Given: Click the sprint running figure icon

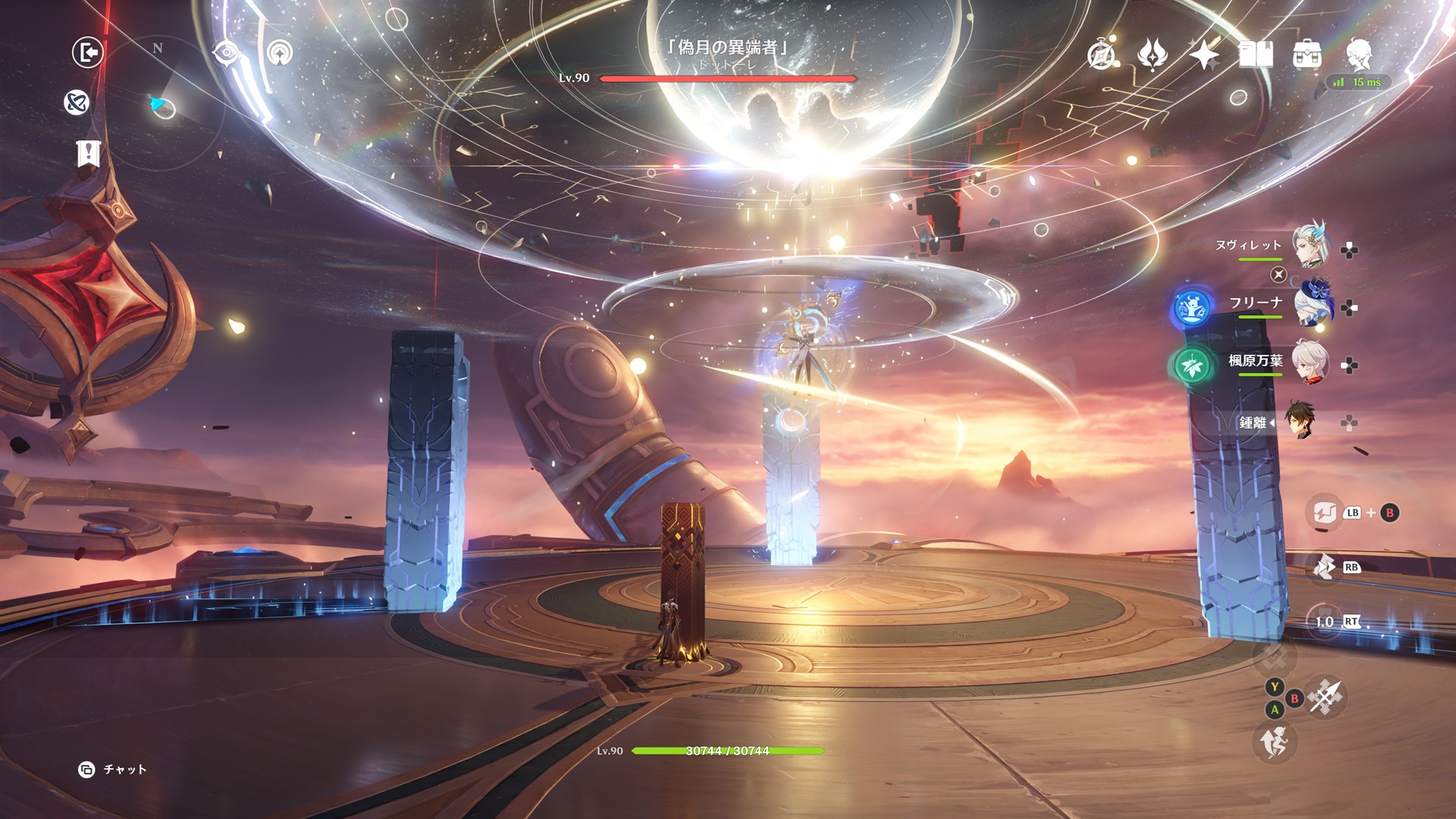Looking at the screenshot, I should [1275, 742].
